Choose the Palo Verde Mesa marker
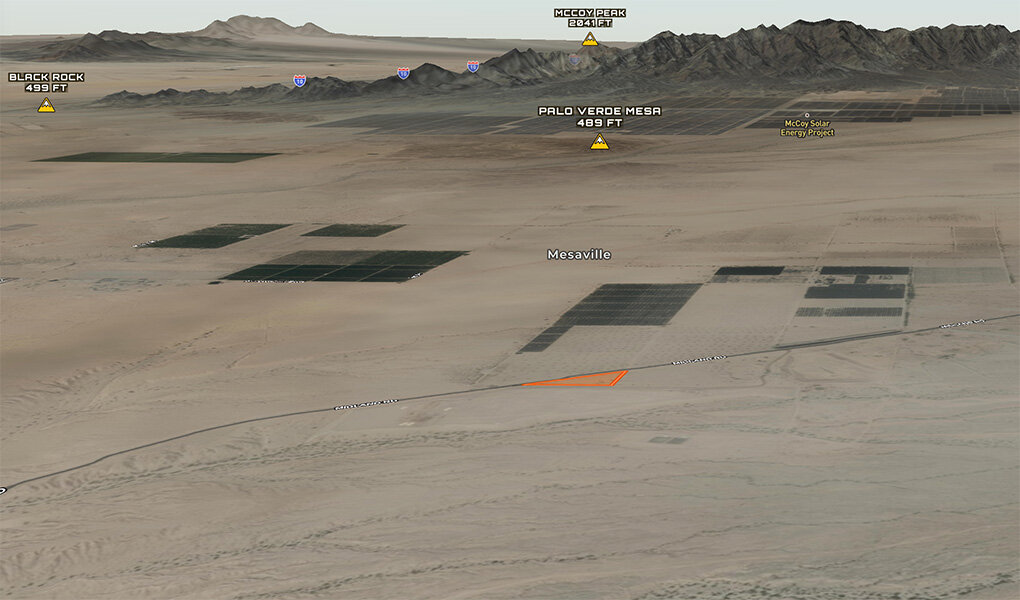 599,142
